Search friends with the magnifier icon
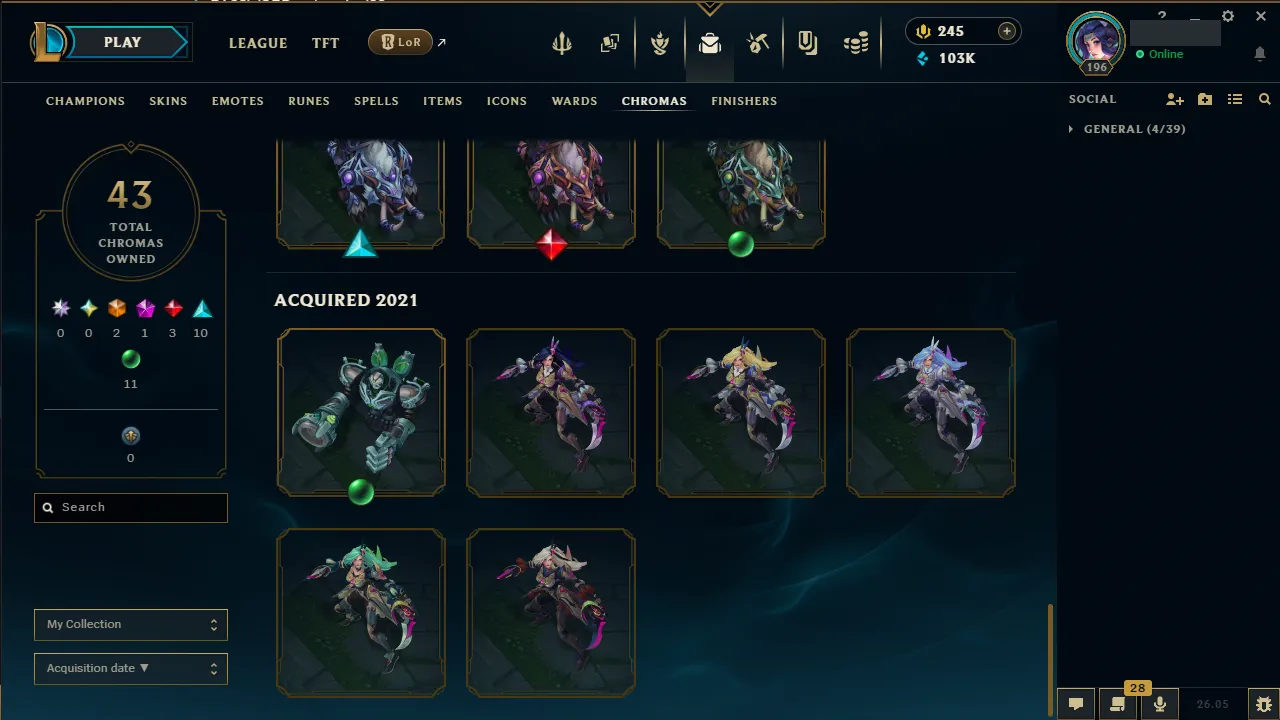 pos(1264,99)
